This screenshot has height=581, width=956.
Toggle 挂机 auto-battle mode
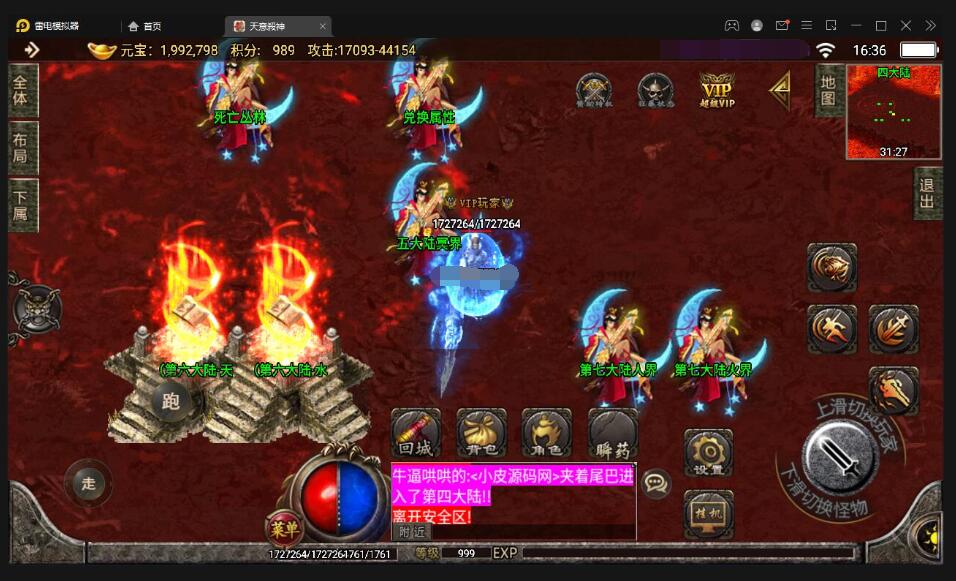coord(708,514)
